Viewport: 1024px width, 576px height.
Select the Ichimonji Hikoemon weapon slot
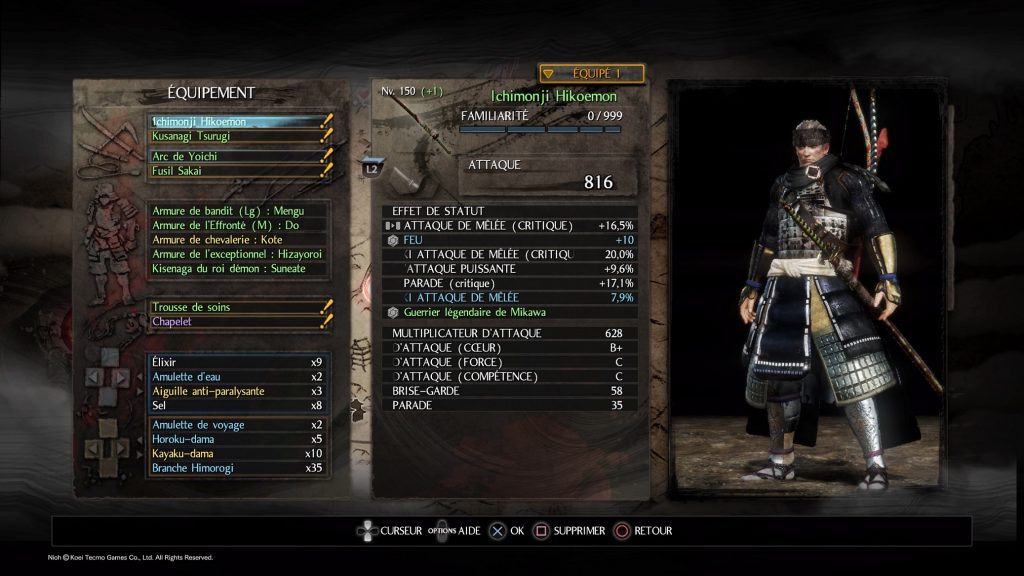point(236,122)
